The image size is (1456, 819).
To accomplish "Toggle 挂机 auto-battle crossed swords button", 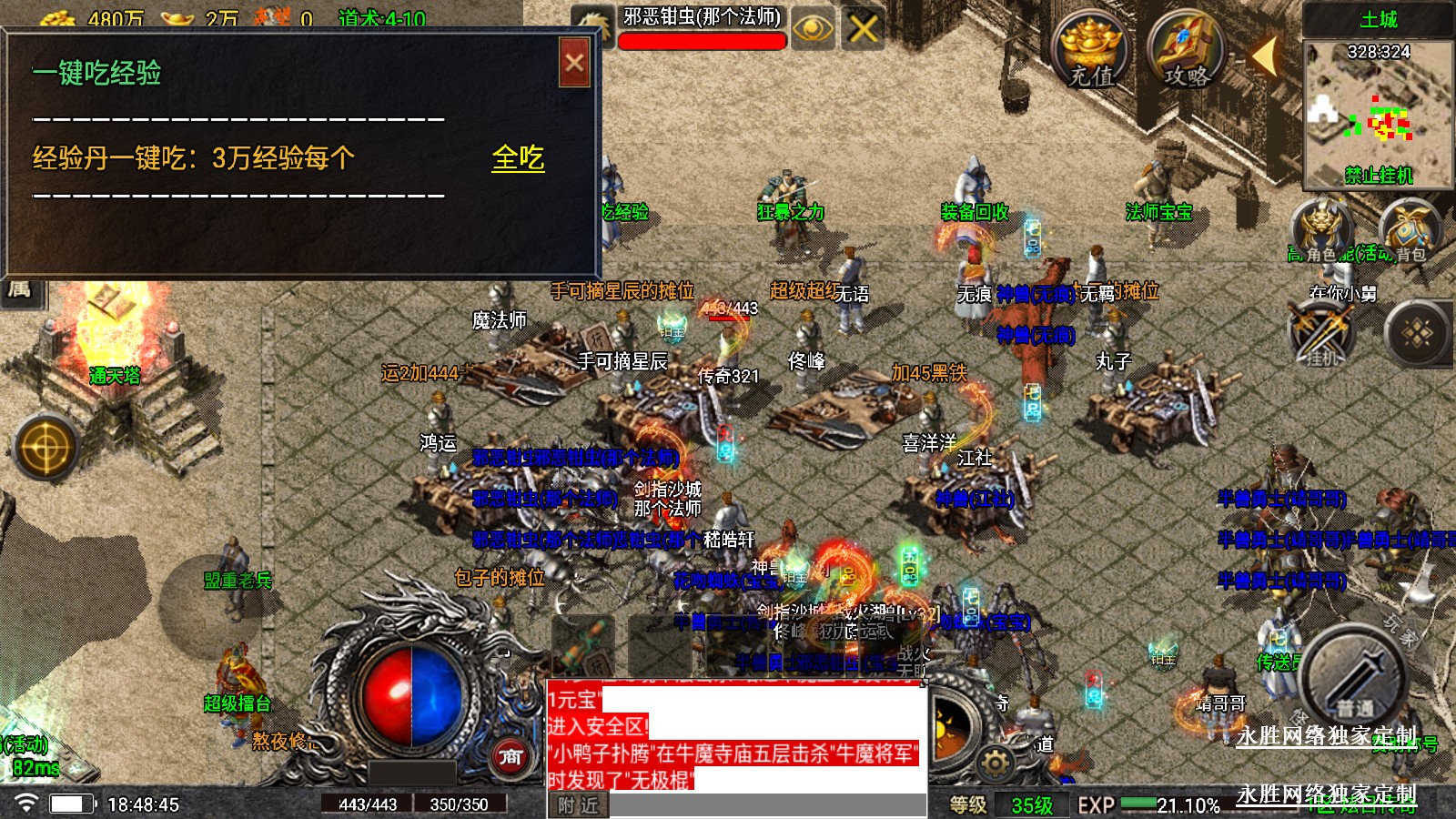I will pos(1321,331).
